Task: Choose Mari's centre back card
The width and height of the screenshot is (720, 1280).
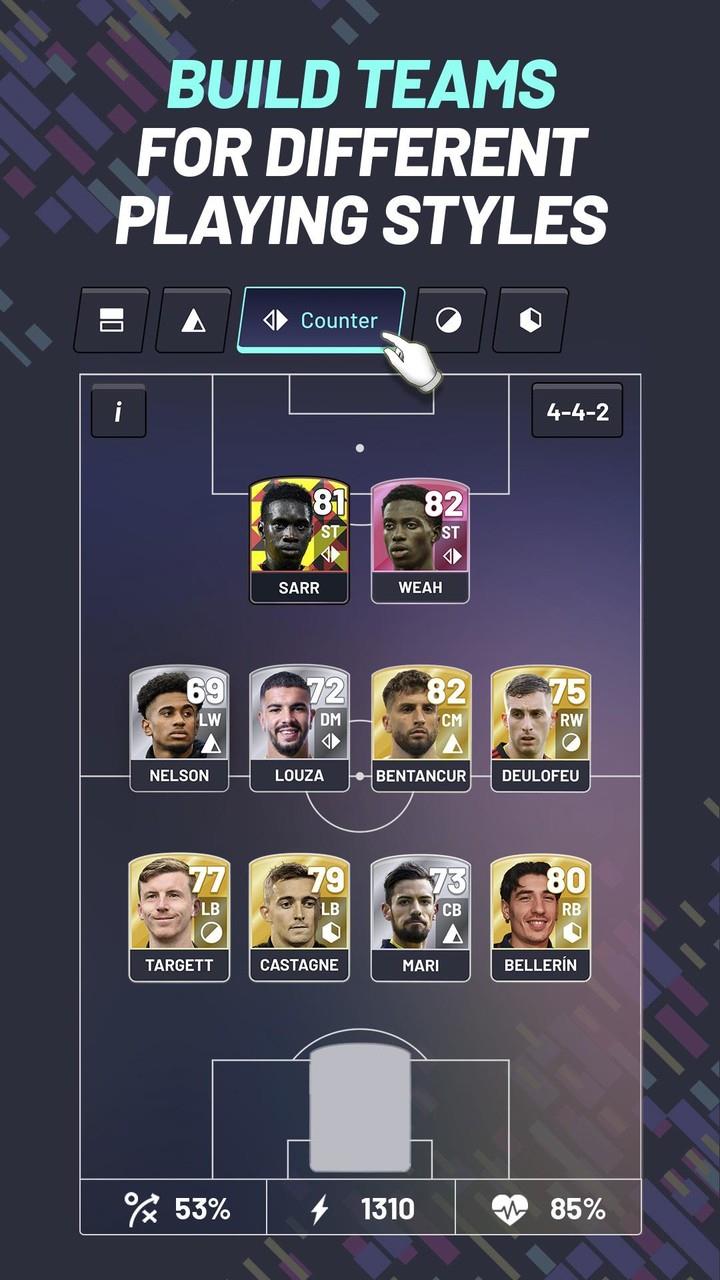Action: [x=420, y=917]
